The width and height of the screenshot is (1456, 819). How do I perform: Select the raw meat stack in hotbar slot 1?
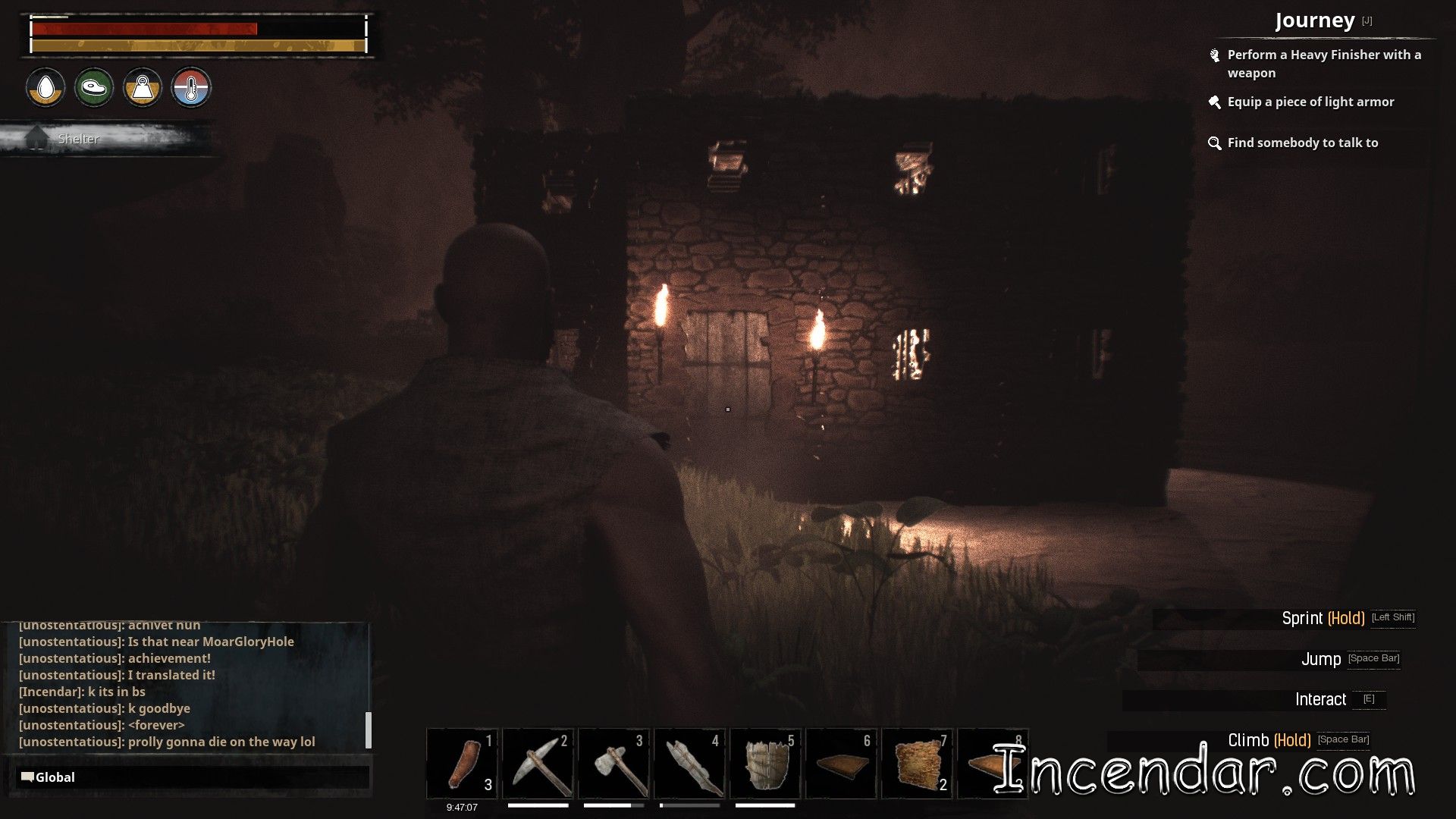[x=463, y=763]
